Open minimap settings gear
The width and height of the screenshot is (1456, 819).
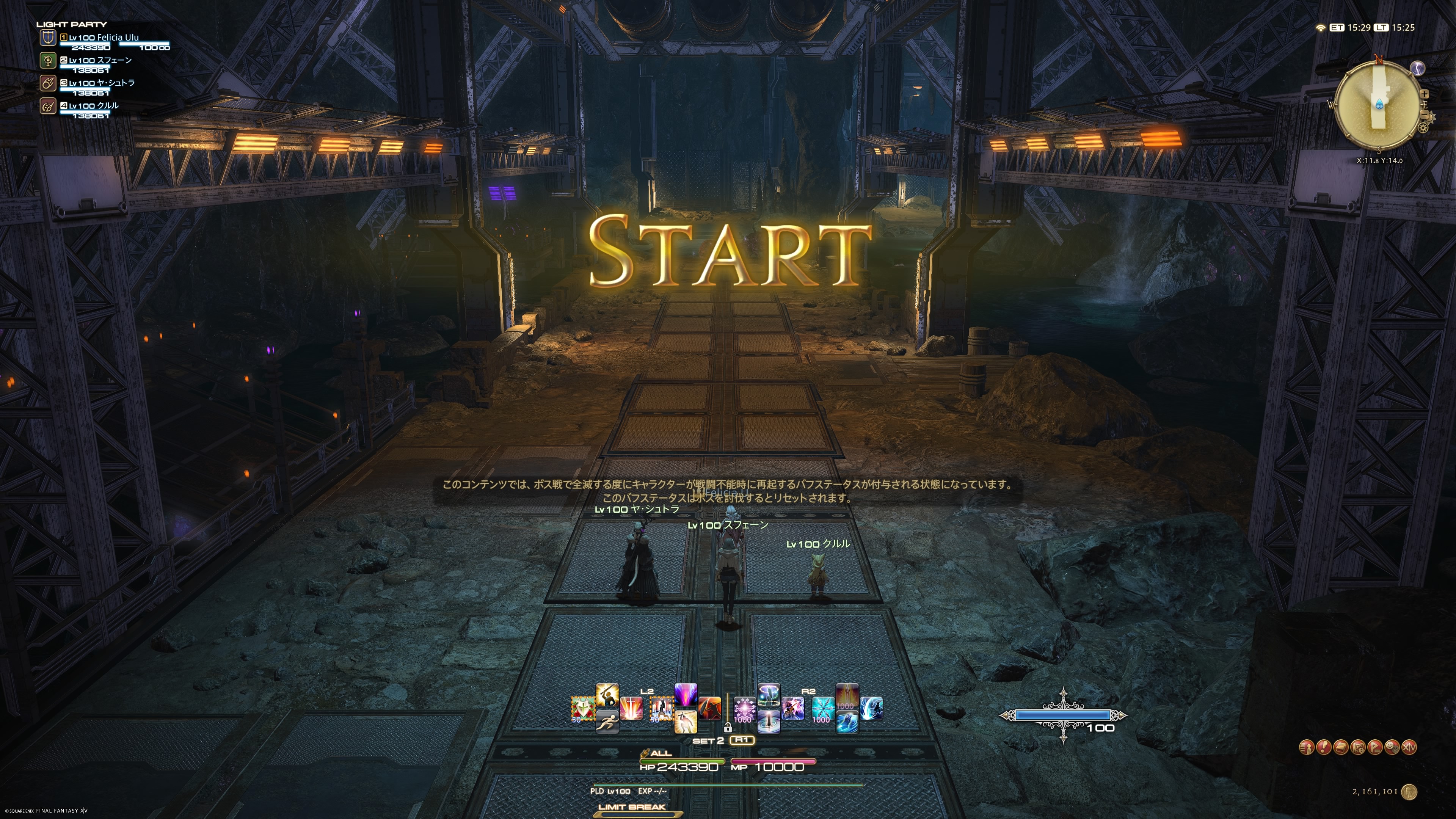1423,128
